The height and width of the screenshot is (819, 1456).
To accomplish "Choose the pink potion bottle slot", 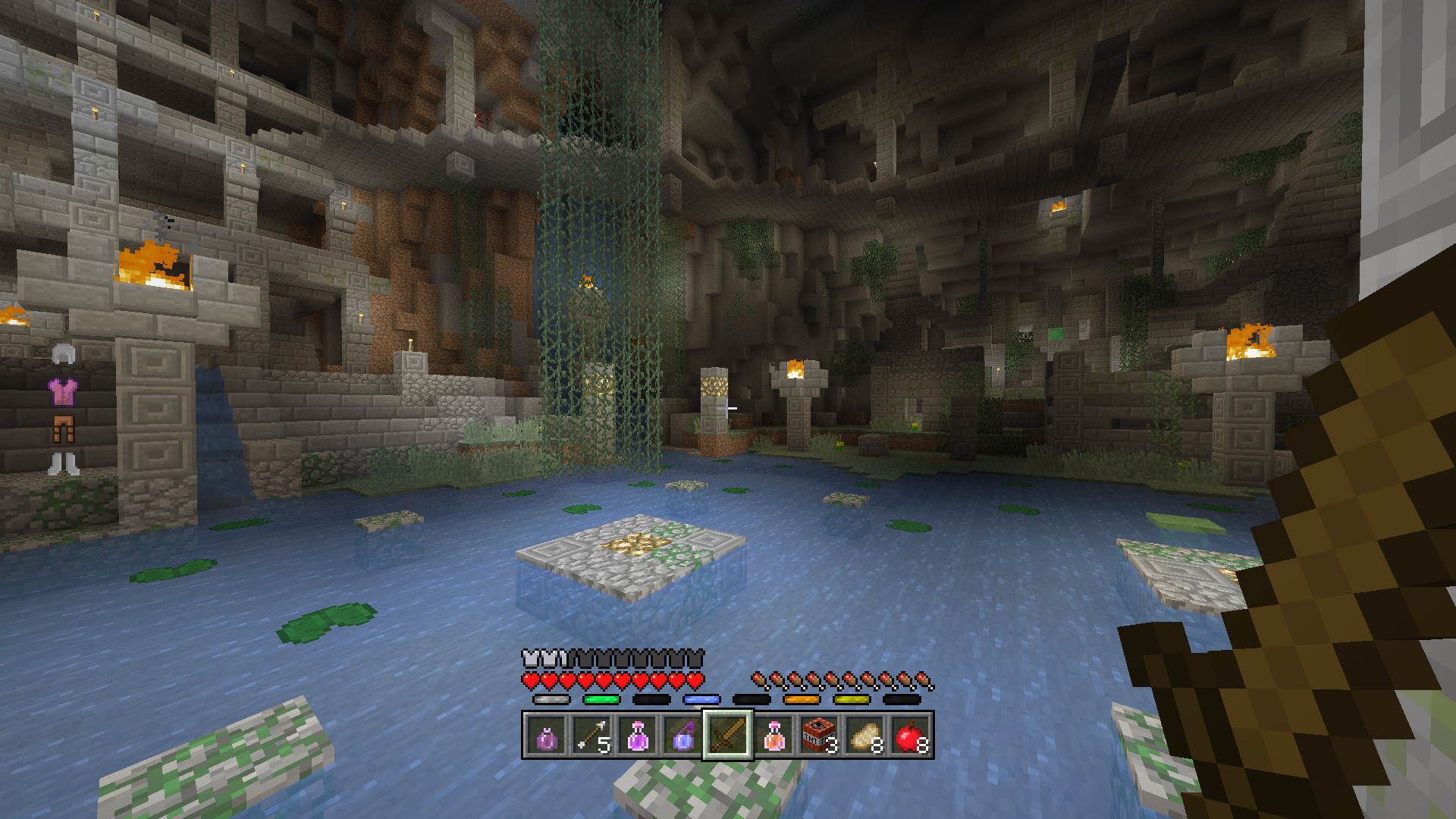I will coord(638,736).
